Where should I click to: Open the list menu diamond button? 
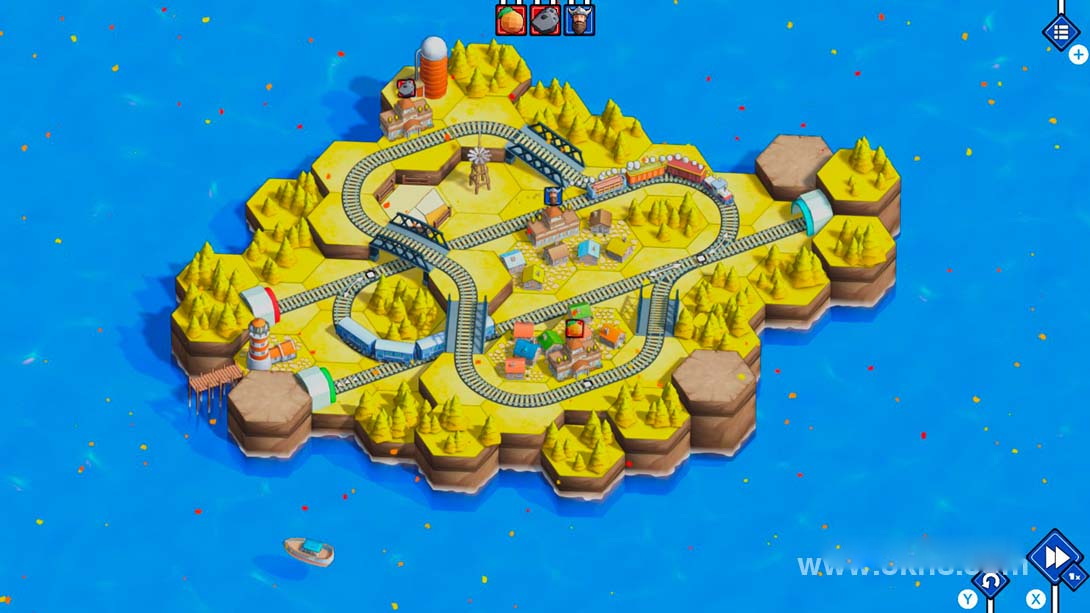[x=1060, y=31]
